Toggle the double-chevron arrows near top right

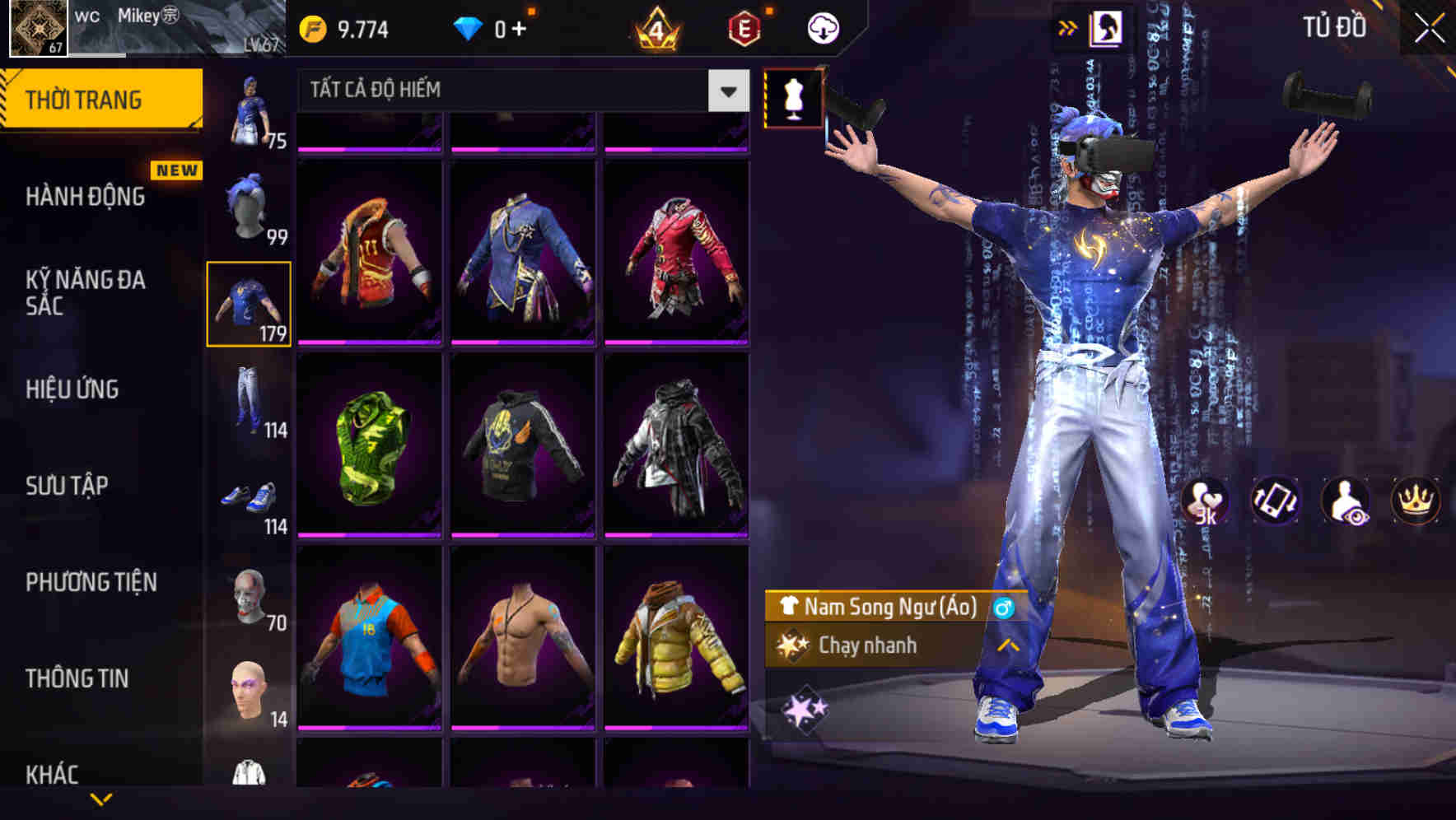[x=1067, y=27]
